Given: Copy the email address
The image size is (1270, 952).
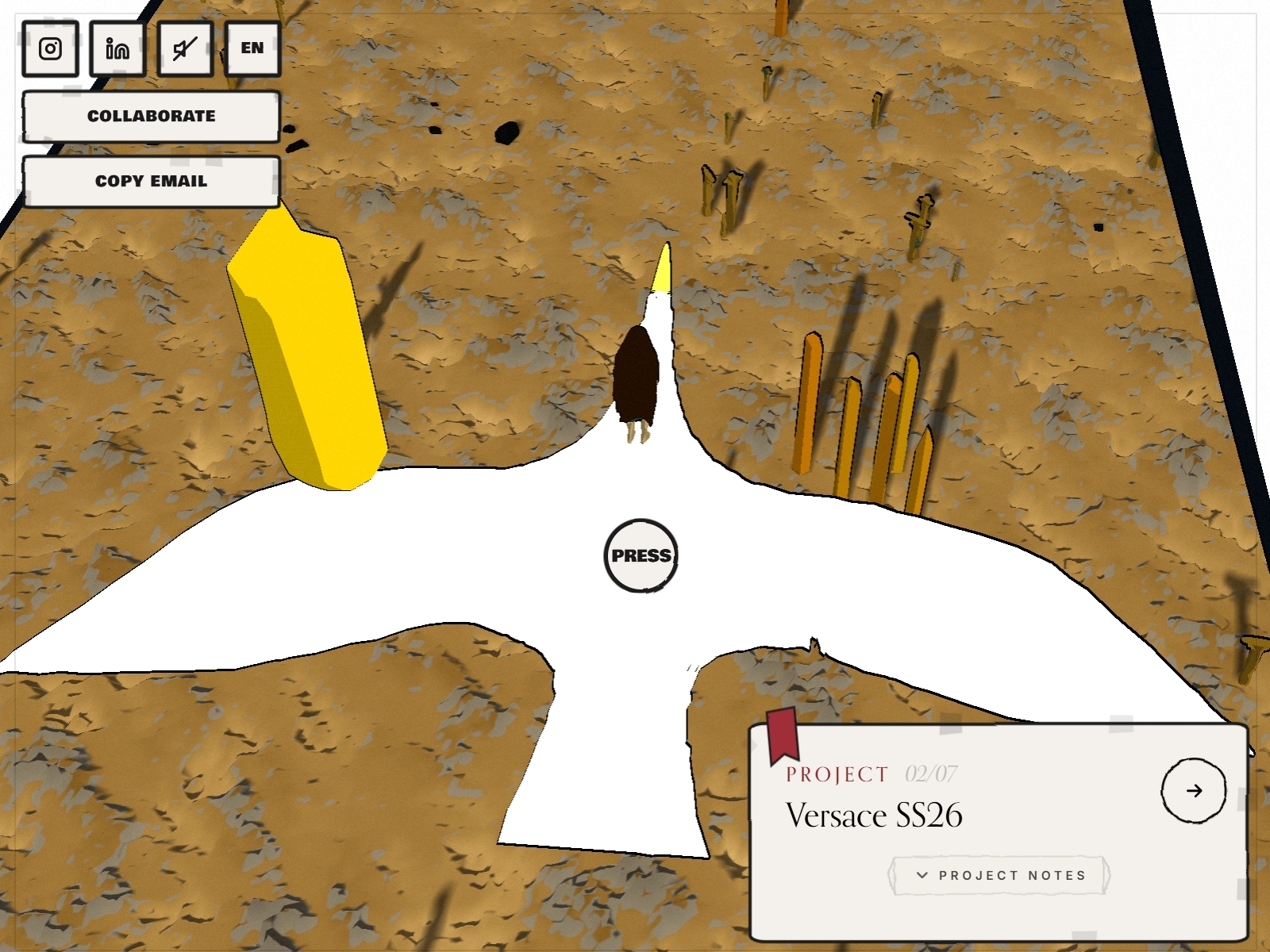Looking at the screenshot, I should pyautogui.click(x=151, y=182).
